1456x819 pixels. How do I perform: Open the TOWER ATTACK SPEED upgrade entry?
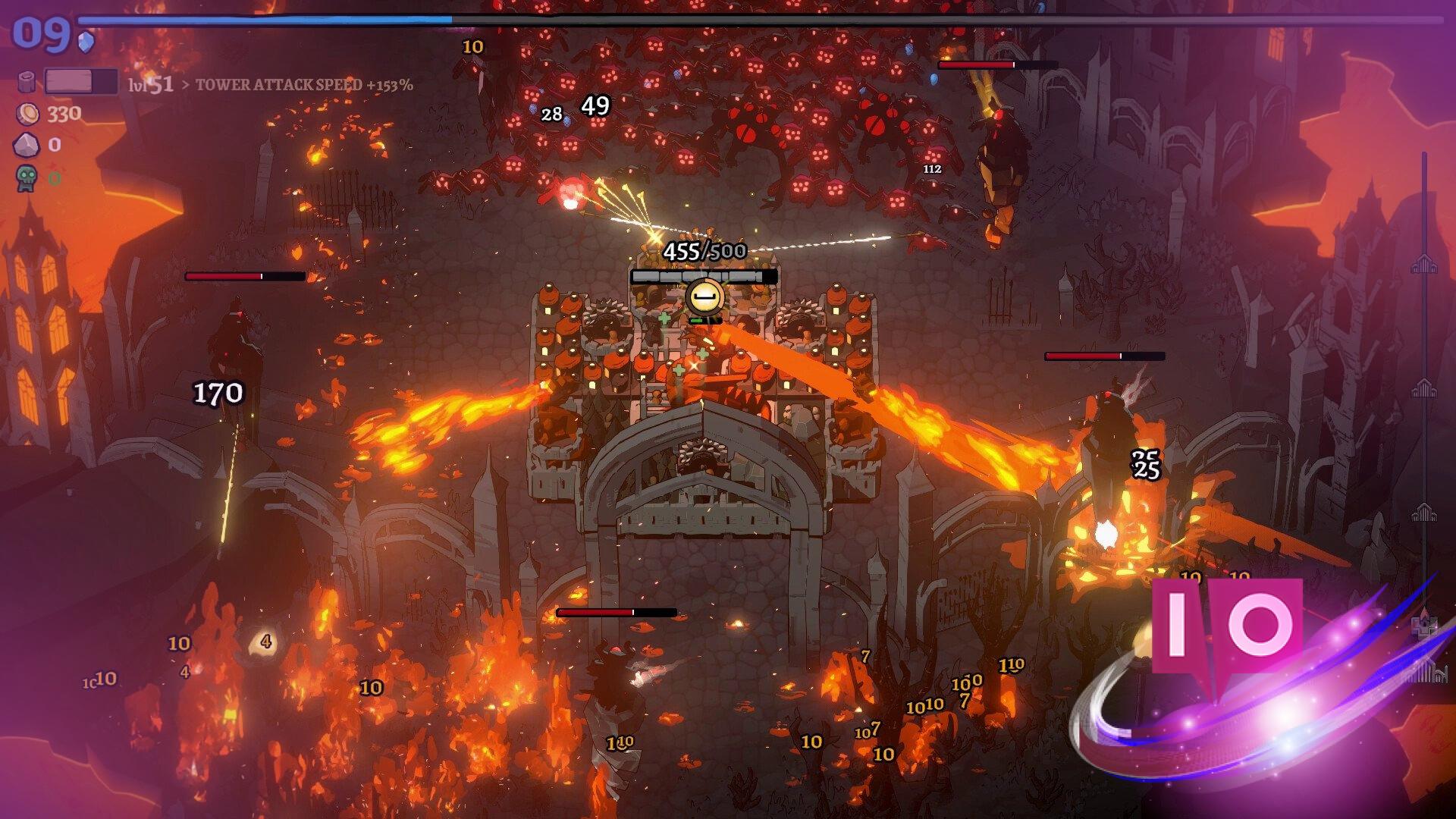303,86
